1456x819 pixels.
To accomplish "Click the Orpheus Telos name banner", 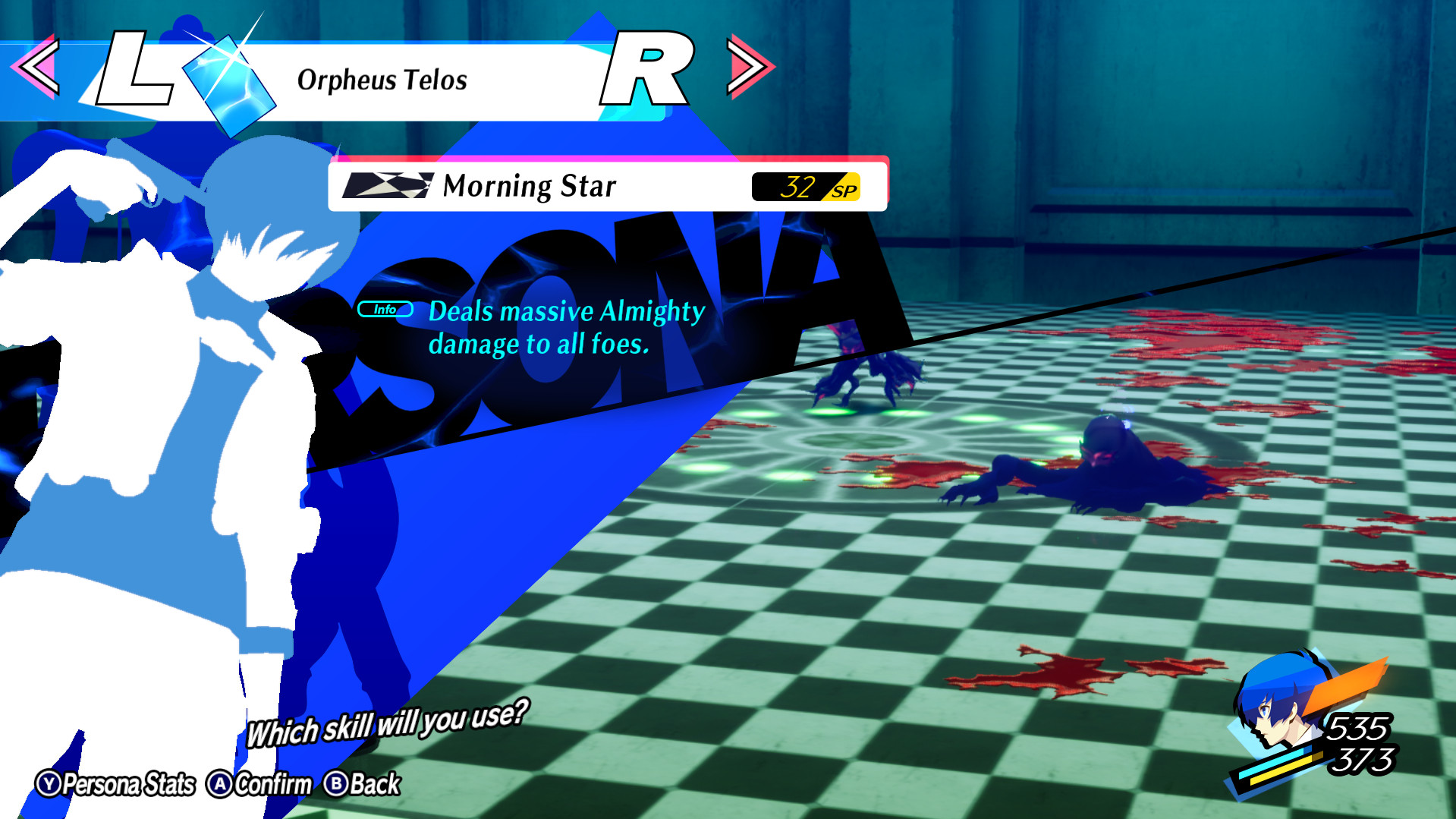I will pyautogui.click(x=382, y=79).
